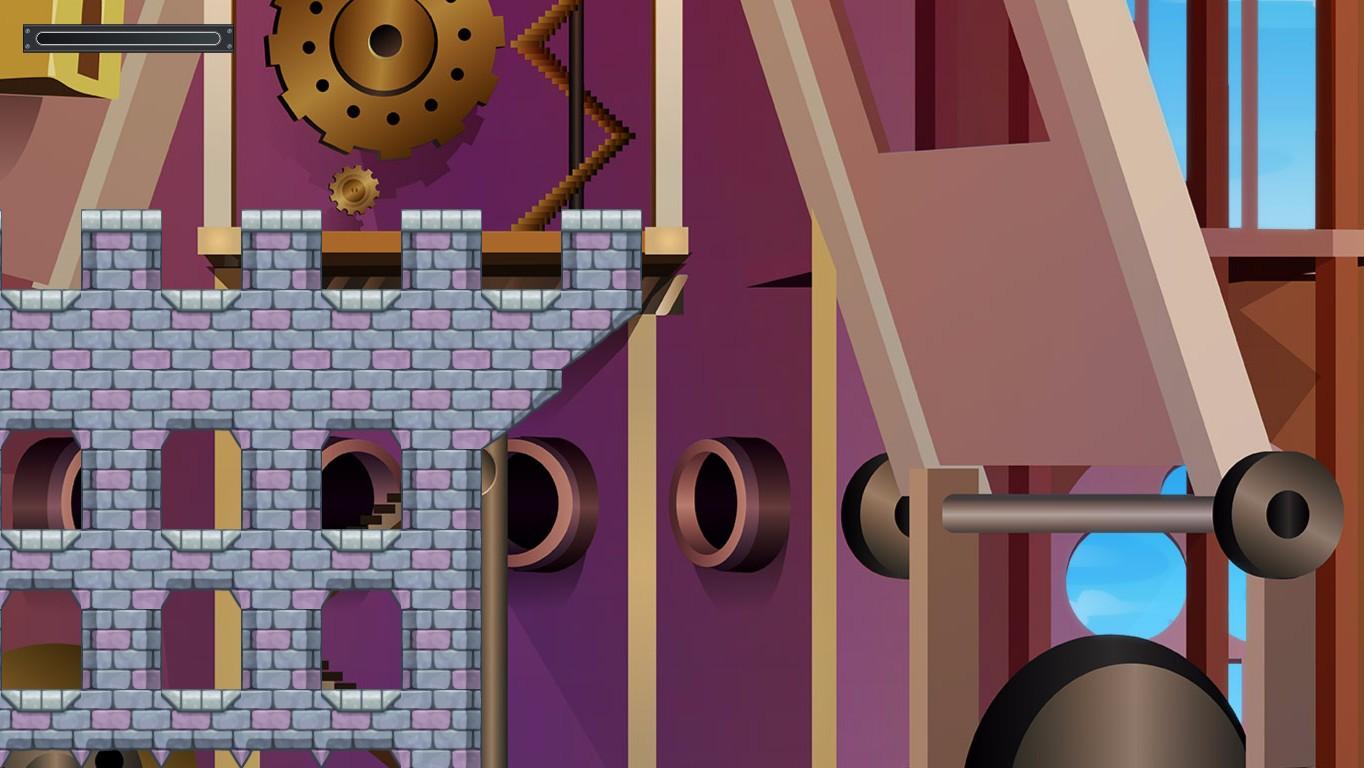1364x768 pixels.
Task: Select the large round end cap on the right
Action: (1280, 513)
